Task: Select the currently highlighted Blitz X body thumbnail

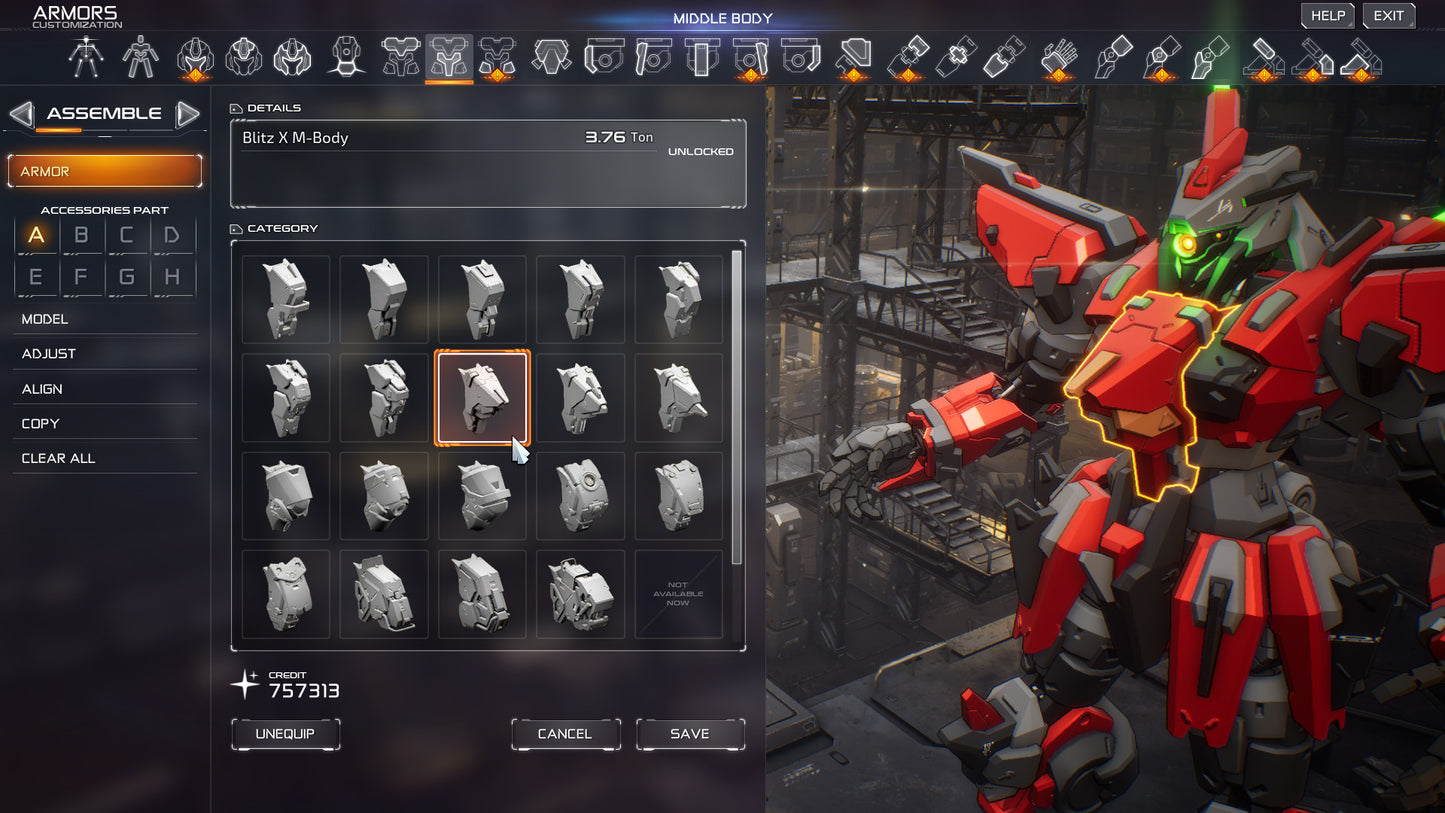Action: pos(482,397)
